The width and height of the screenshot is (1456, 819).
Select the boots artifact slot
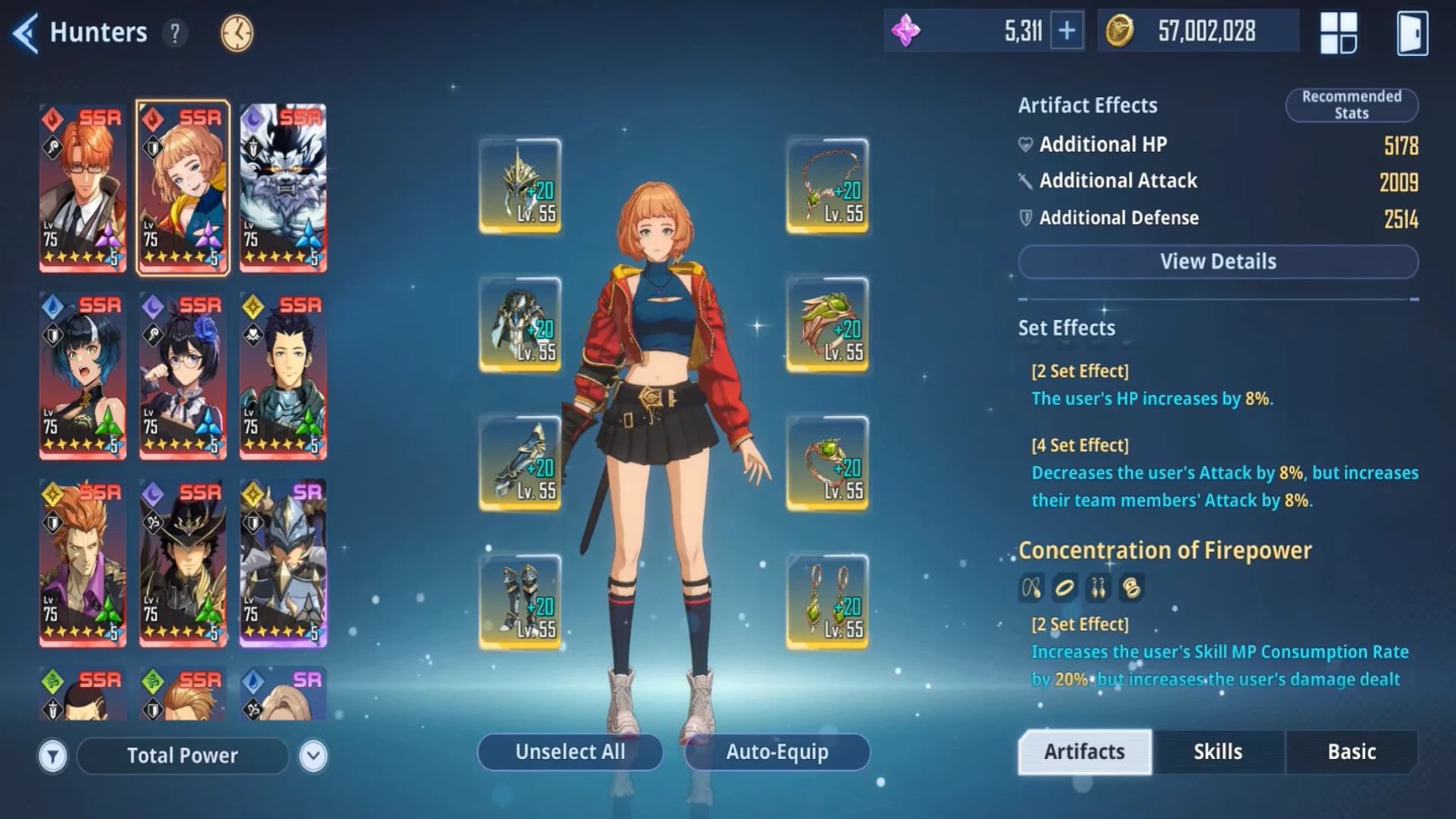(x=520, y=602)
